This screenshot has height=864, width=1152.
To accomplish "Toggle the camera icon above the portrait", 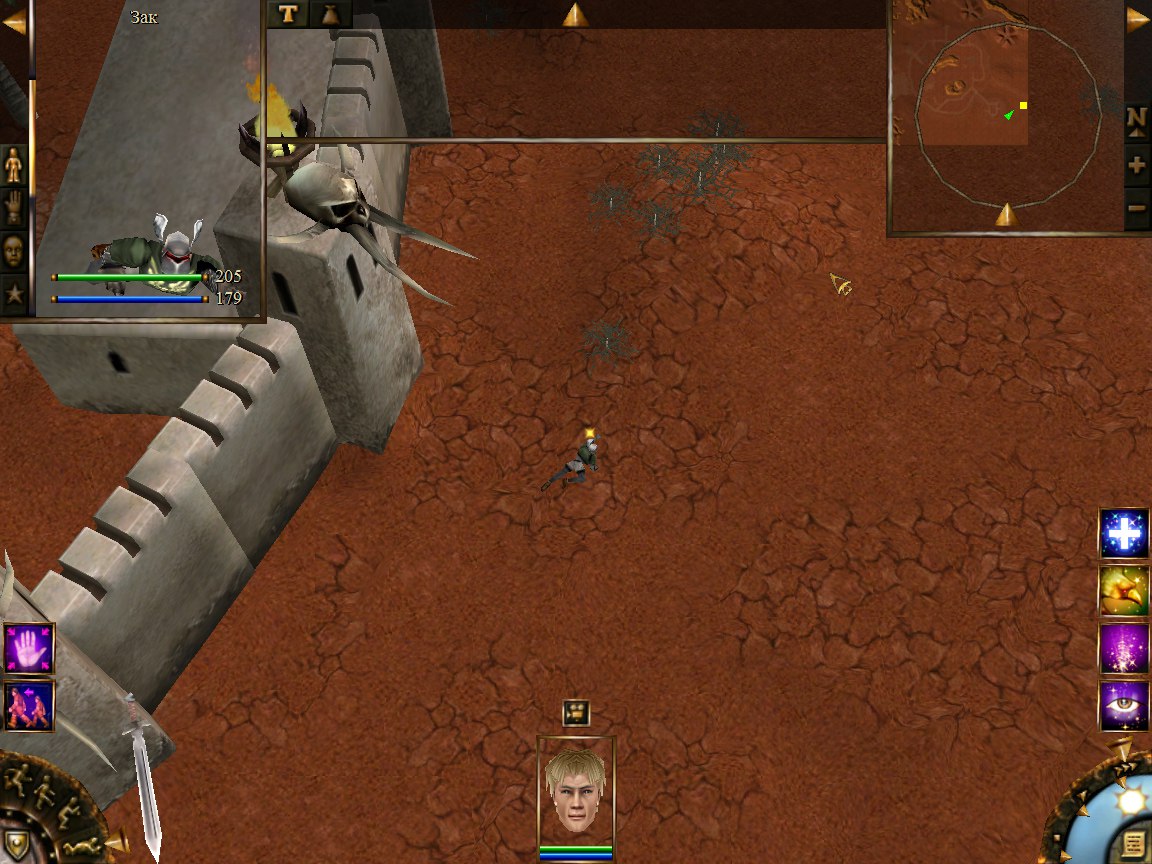I will coord(576,712).
